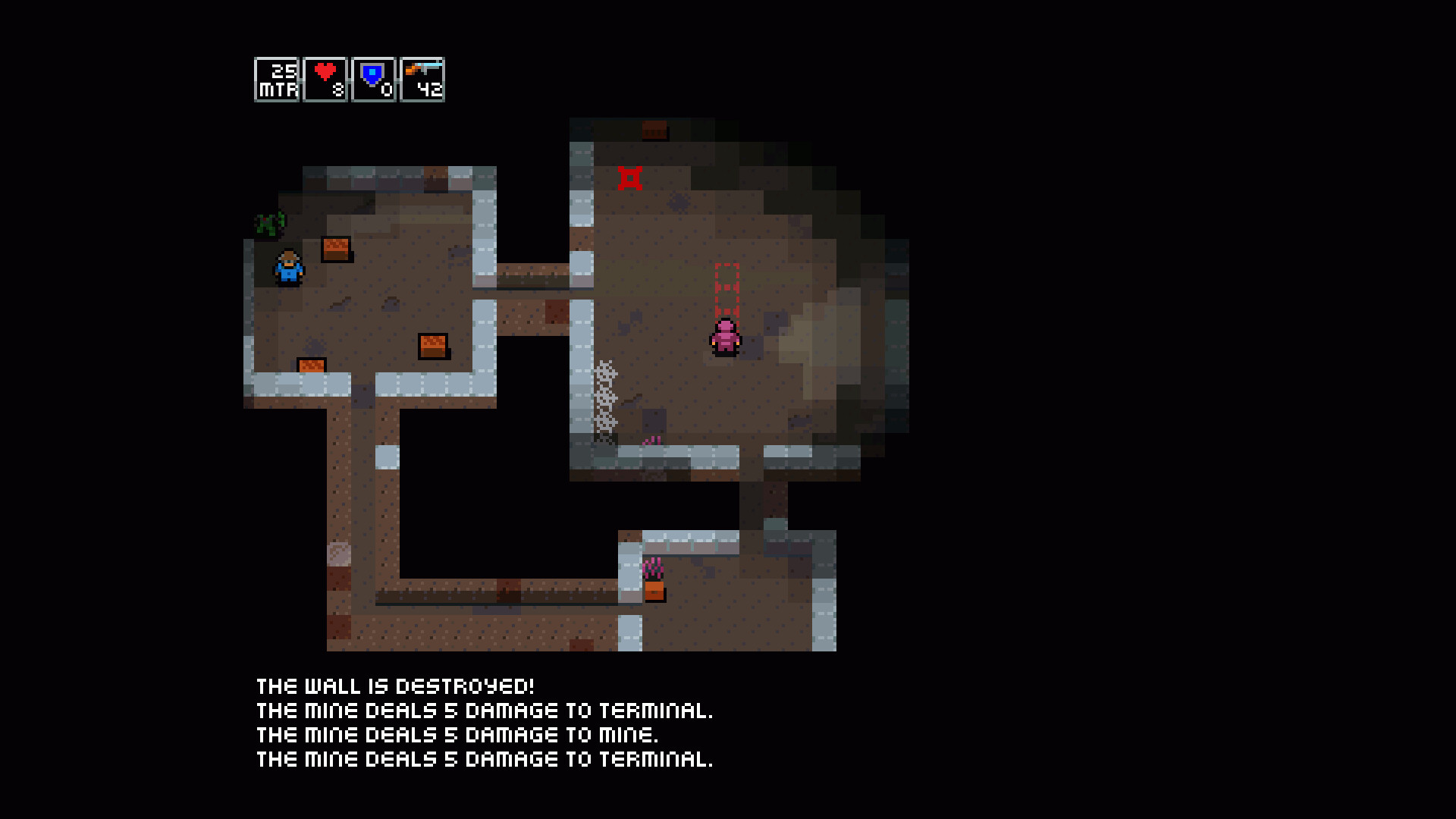The width and height of the screenshot is (1456, 819).
Task: Click the ammo count number 42
Action: coord(429,90)
